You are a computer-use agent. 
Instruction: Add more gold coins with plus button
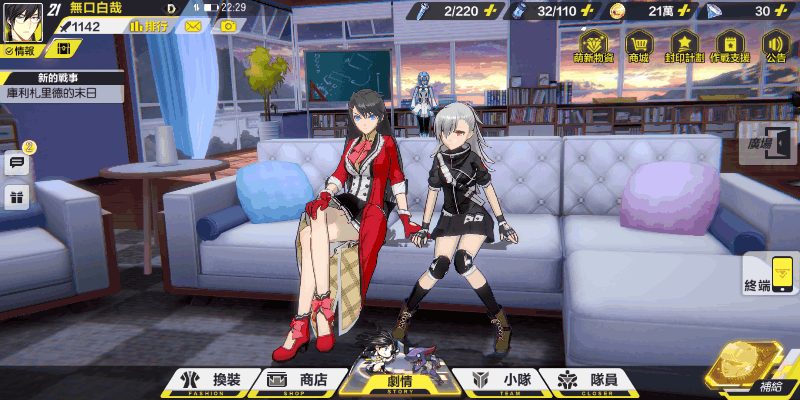tap(712, 11)
